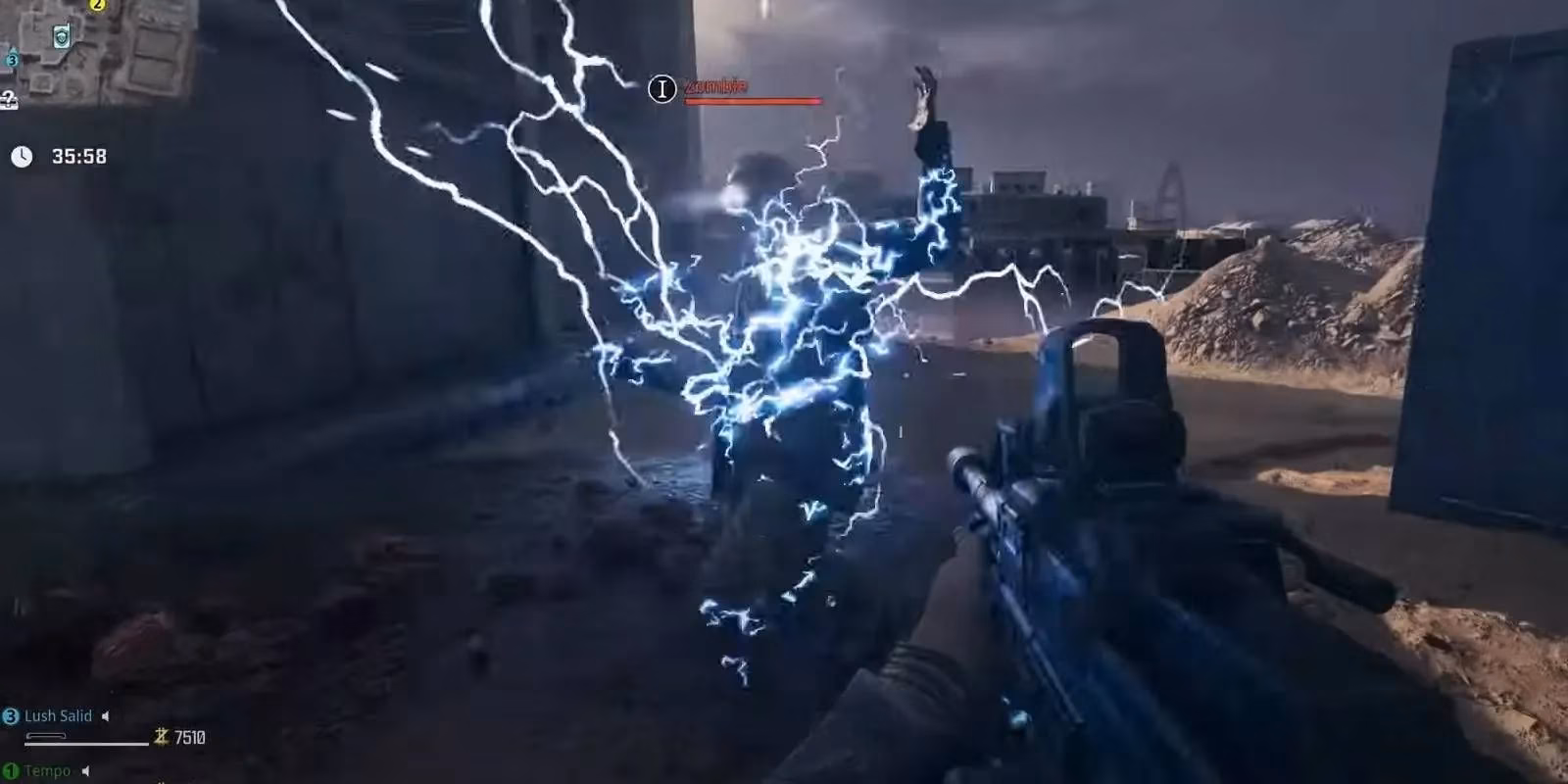
Task: Click the 7510 Essence counter
Action: point(190,738)
